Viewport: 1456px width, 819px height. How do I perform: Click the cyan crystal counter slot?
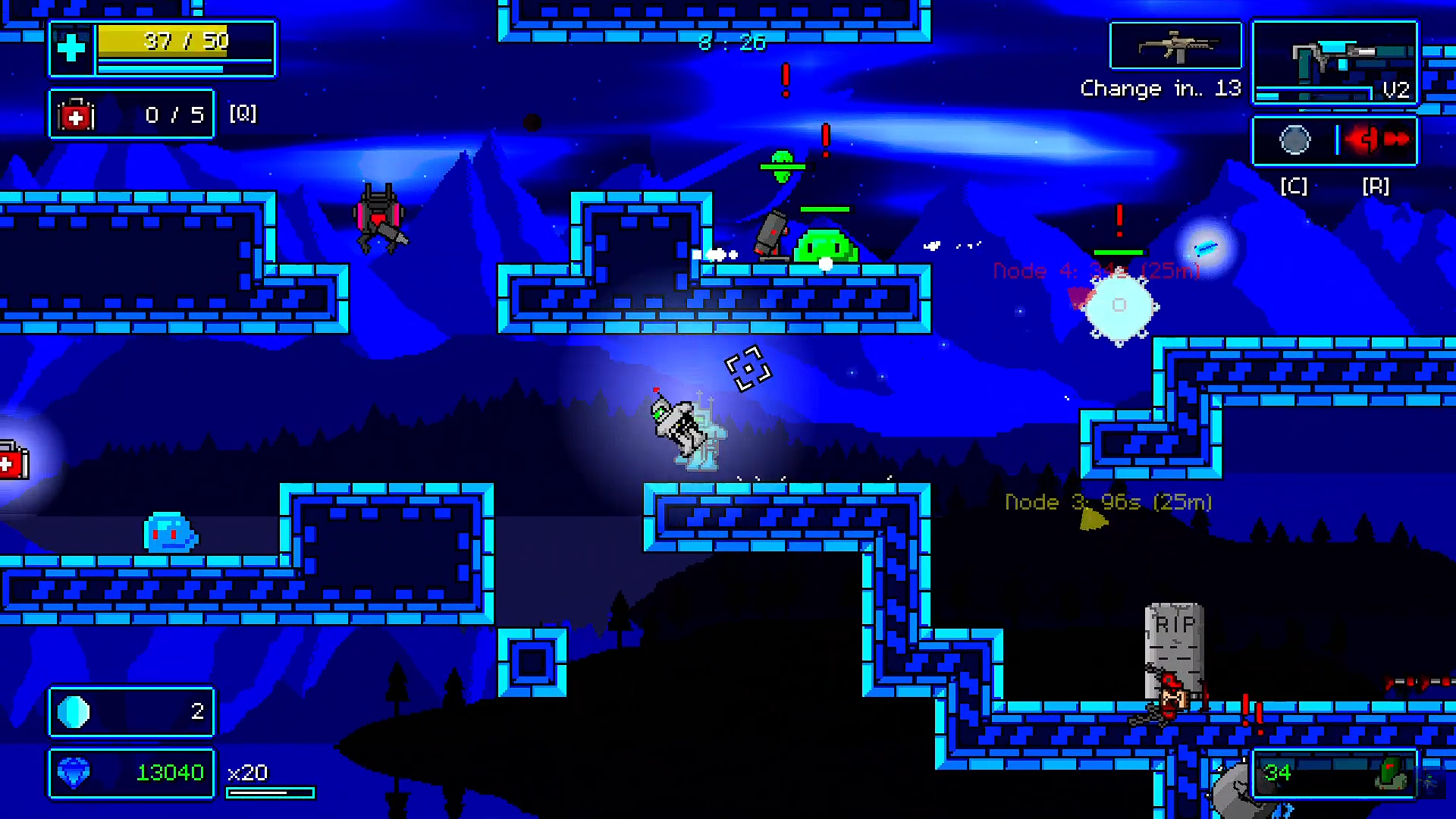(132, 712)
